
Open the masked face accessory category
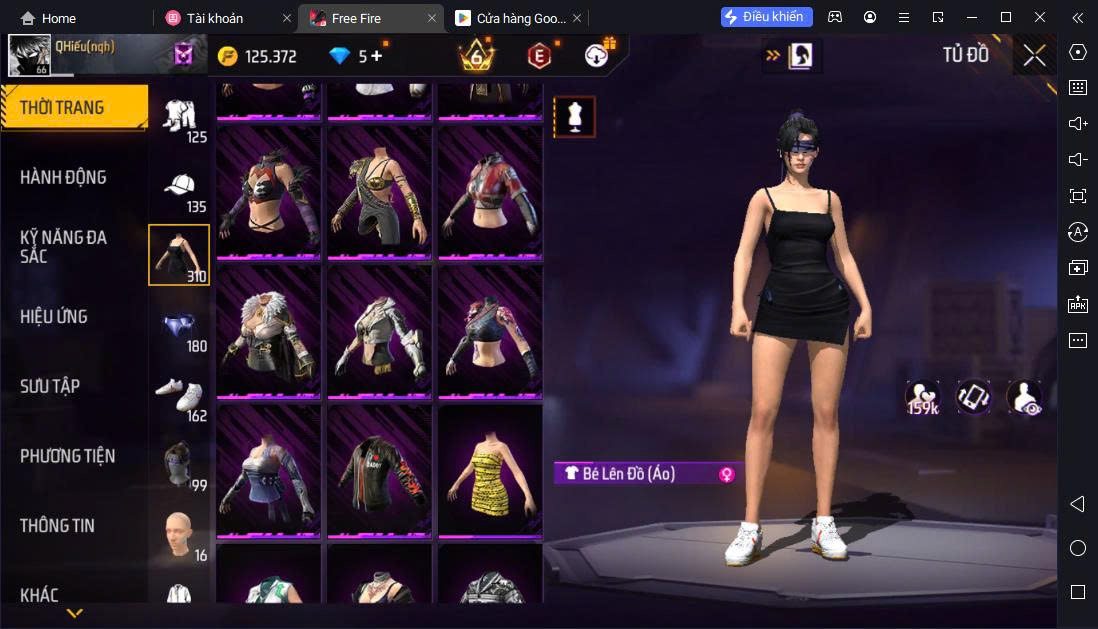[179, 465]
